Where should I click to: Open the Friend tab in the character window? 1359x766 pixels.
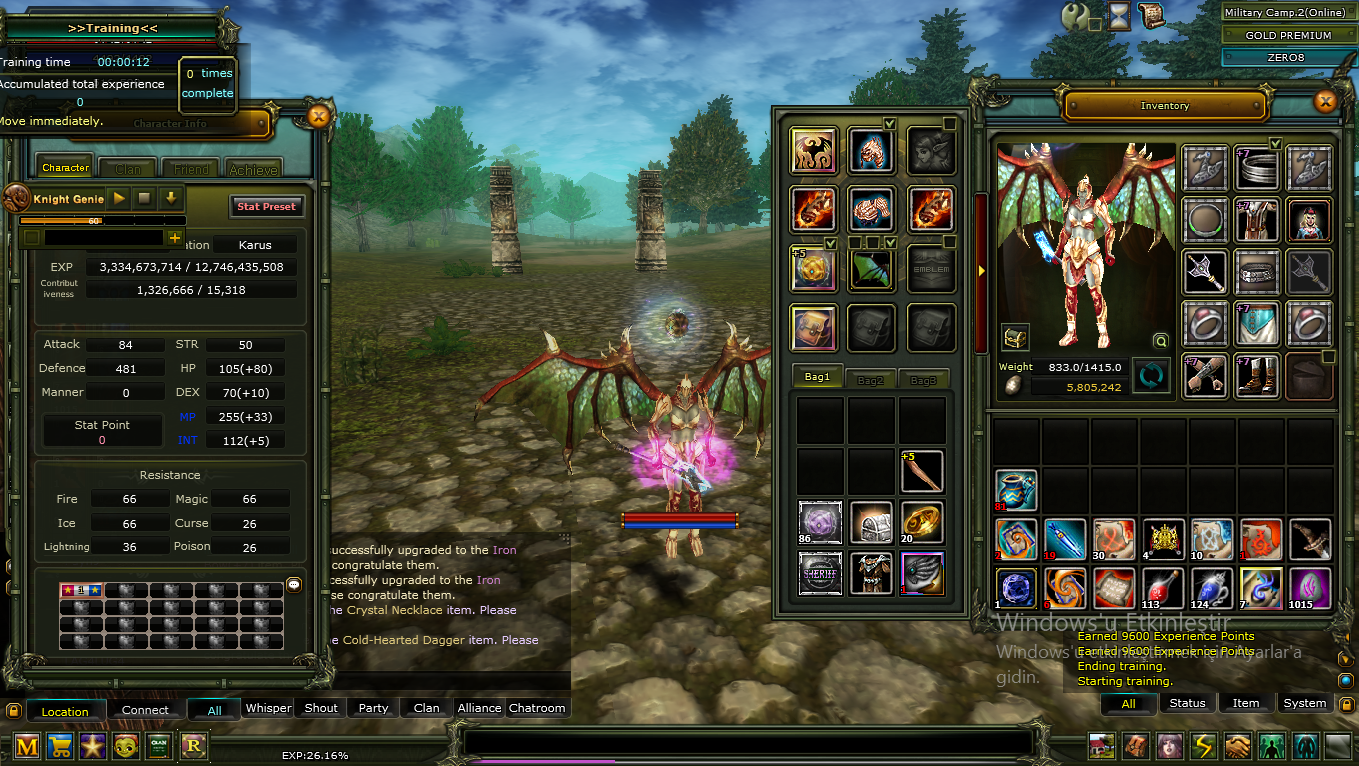click(x=190, y=168)
